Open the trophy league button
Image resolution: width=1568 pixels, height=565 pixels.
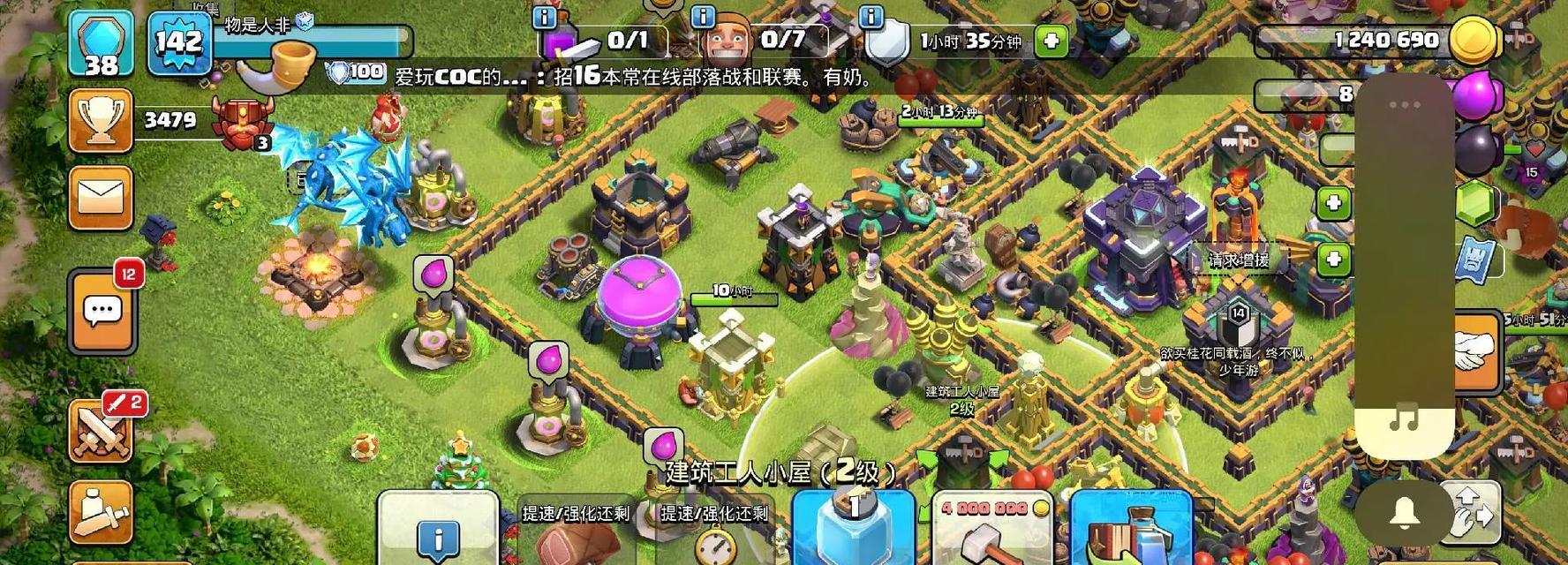pos(101,120)
